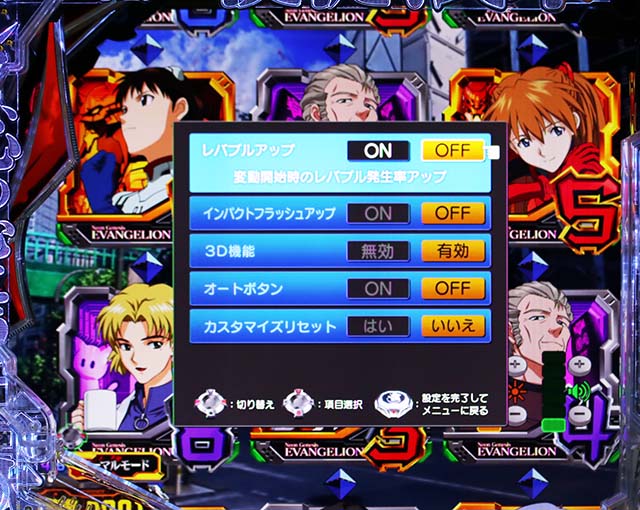Viewport: 640px width, 510px height.
Task: Select 有効 for 3D機能
Action: (453, 251)
